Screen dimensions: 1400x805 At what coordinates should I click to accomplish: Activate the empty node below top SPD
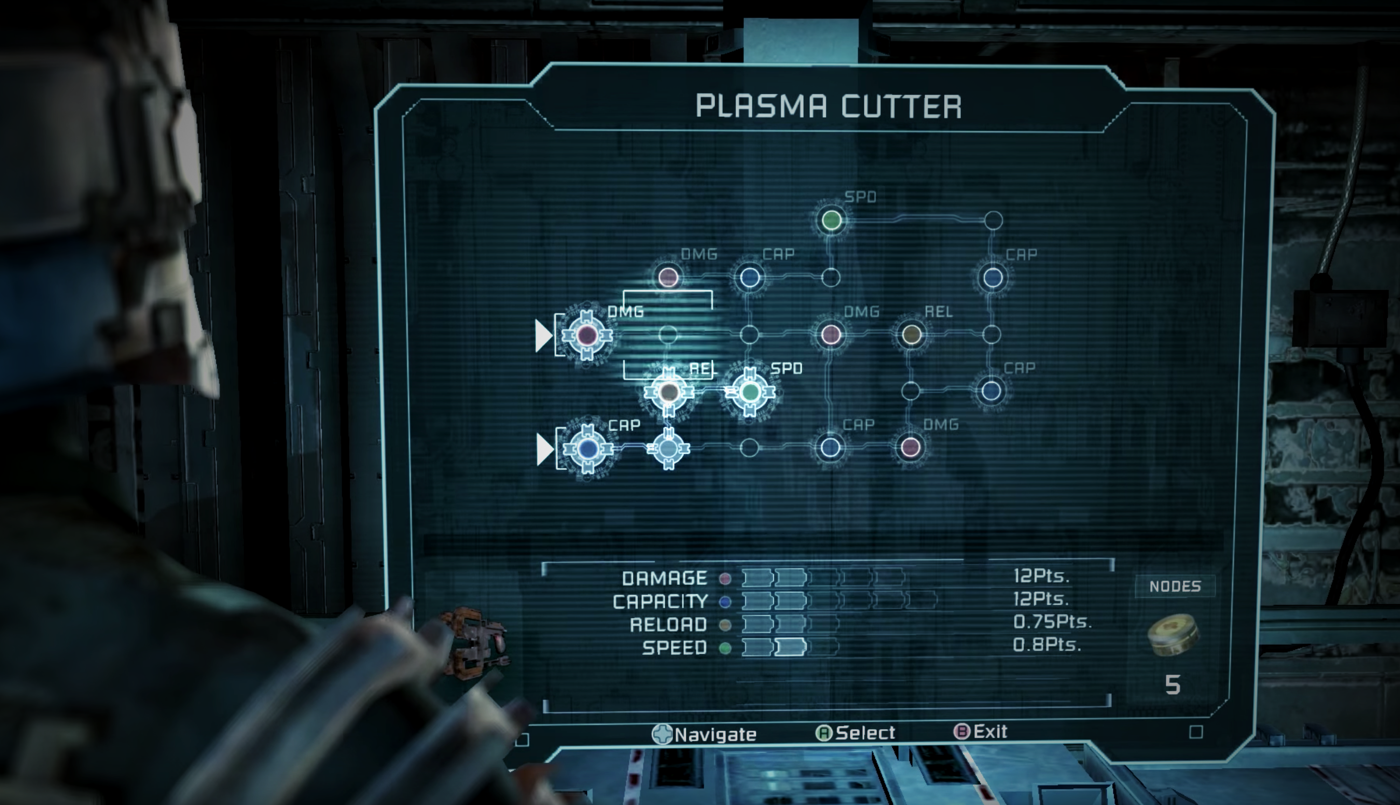coord(831,277)
